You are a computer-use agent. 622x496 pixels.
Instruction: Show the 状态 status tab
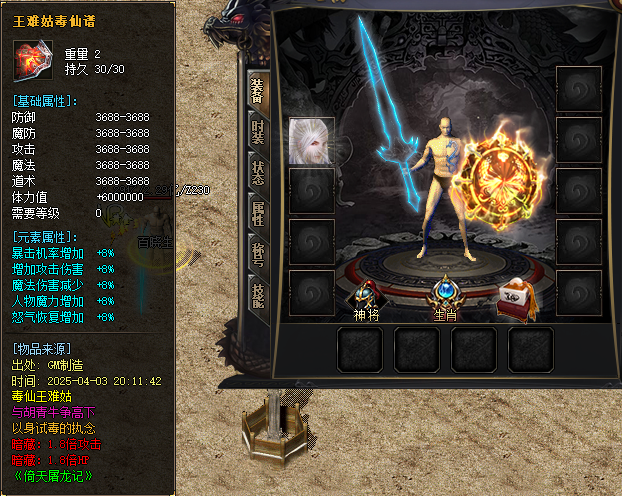257,172
